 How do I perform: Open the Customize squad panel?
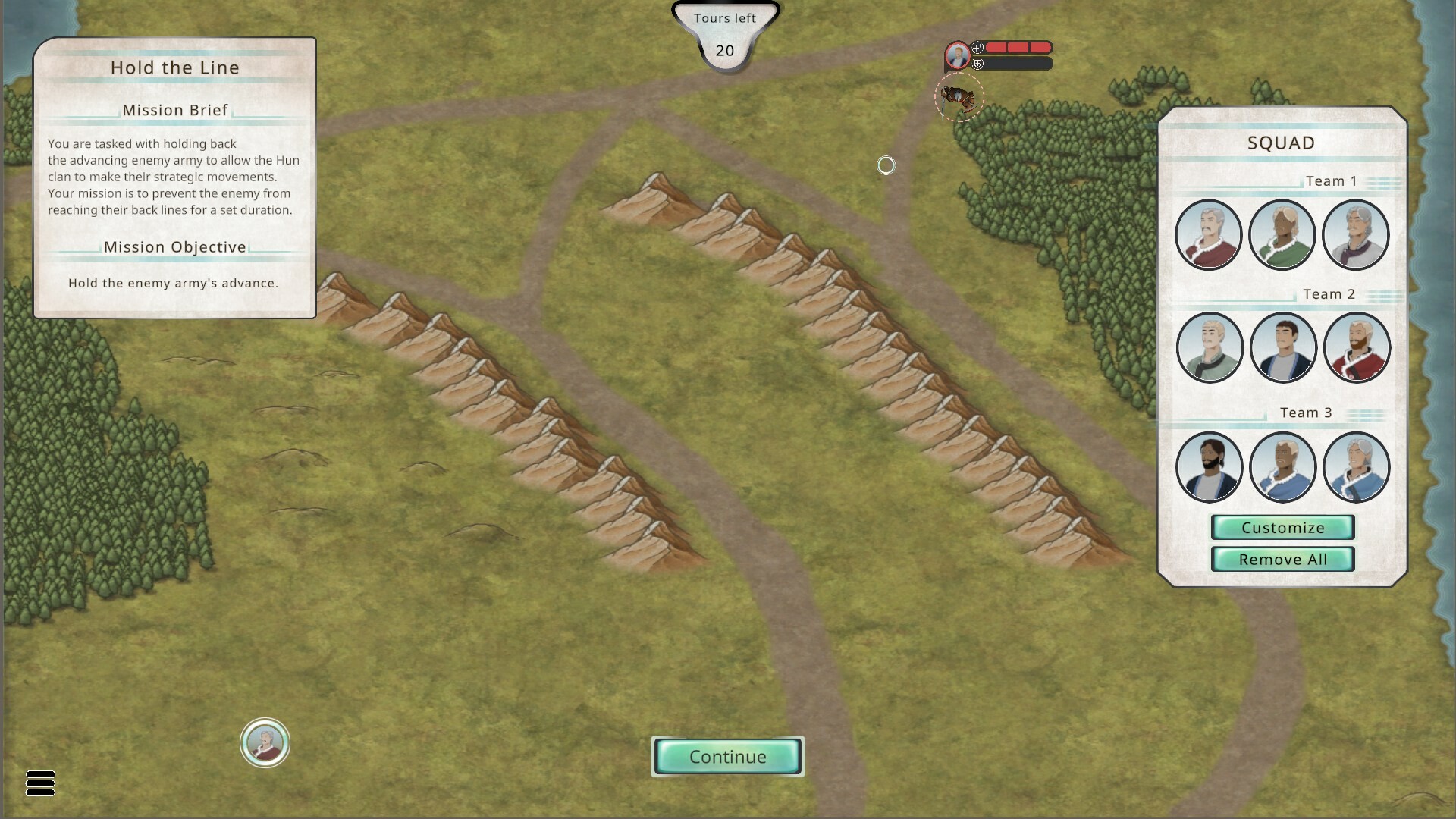(x=1282, y=527)
